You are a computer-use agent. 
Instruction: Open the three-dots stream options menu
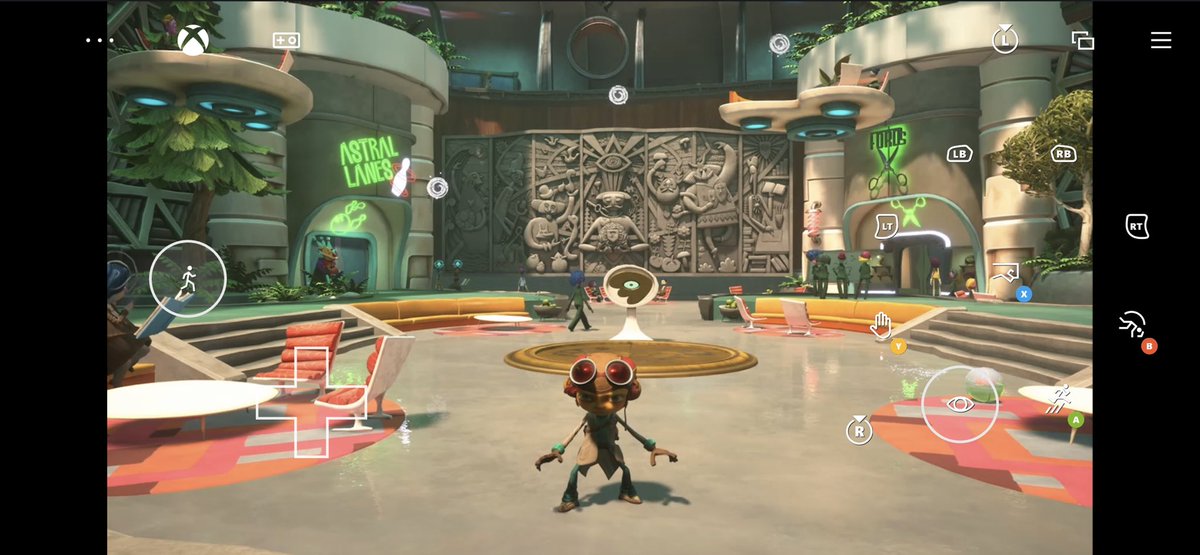click(x=101, y=41)
